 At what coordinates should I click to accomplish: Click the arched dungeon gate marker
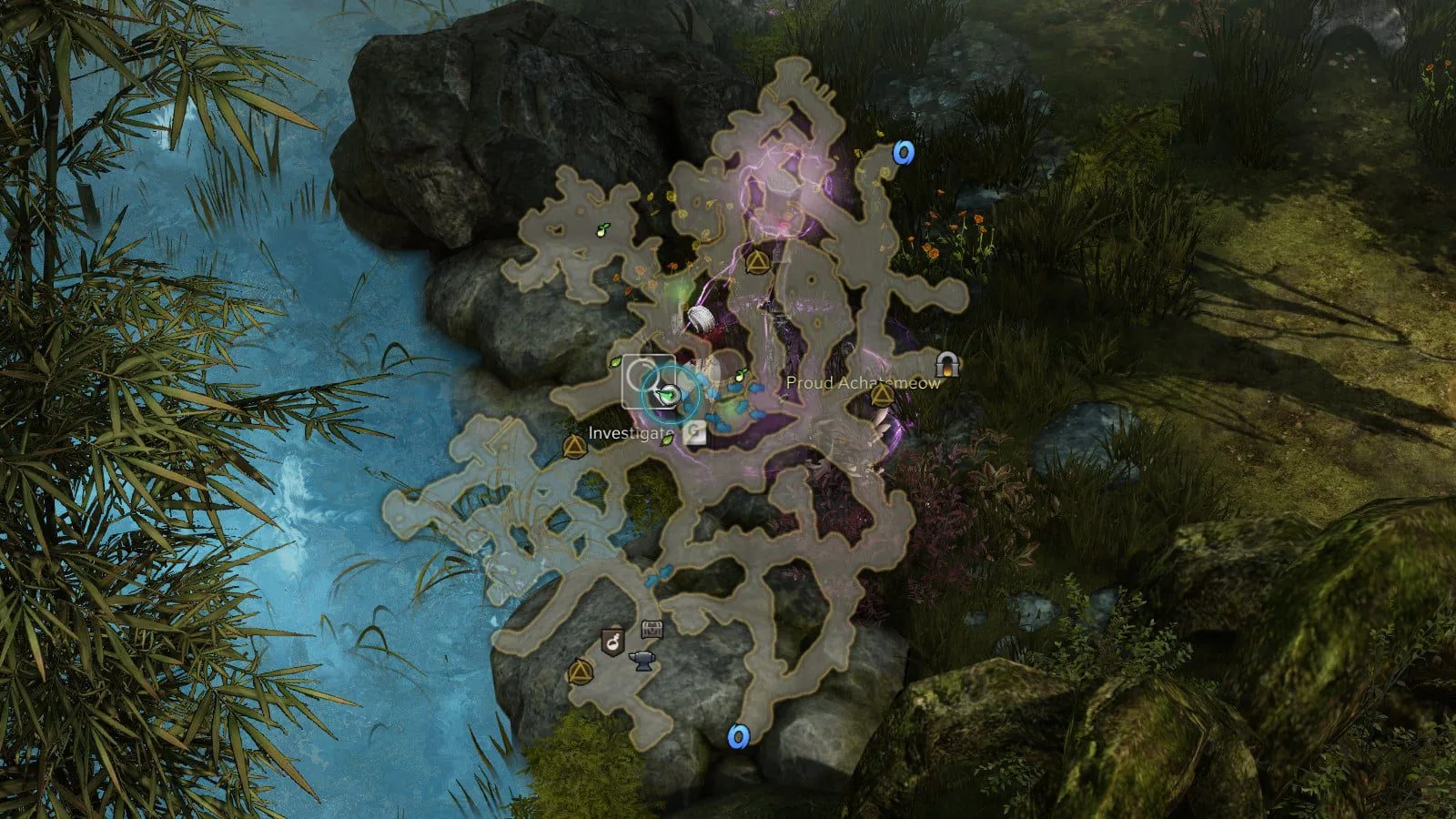pos(949,365)
